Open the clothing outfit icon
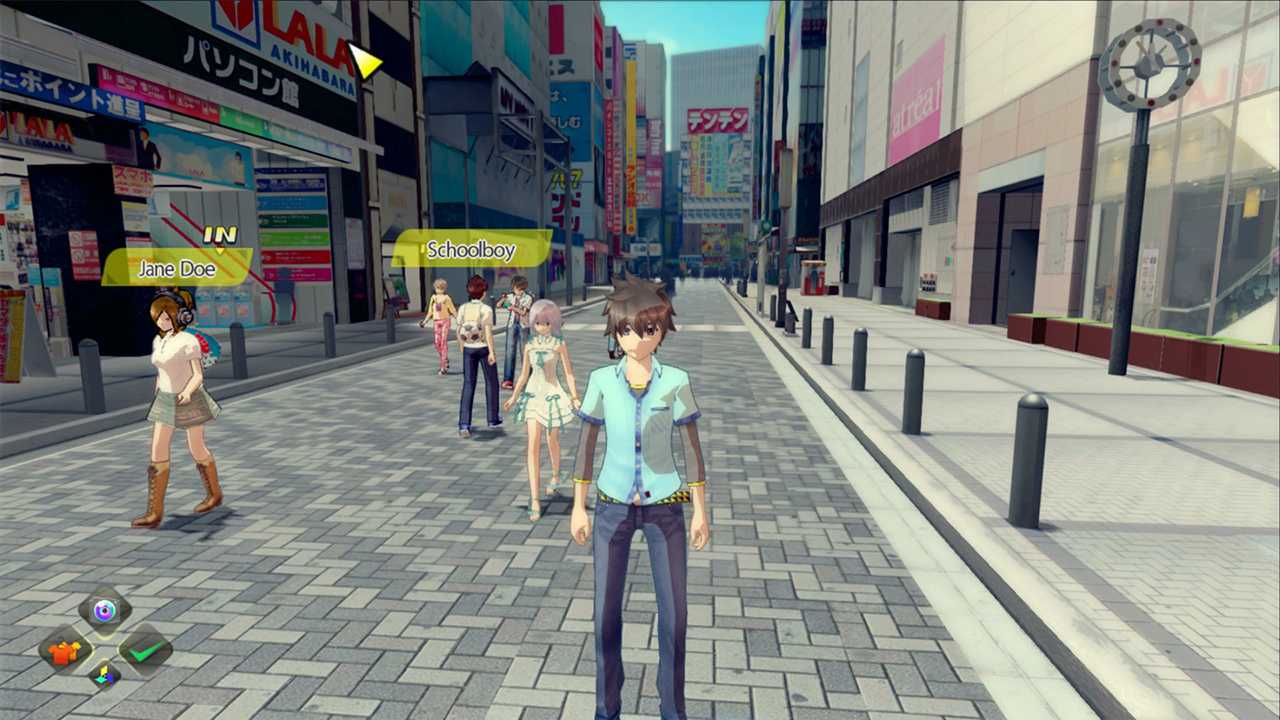This screenshot has height=720, width=1280. coord(63,652)
